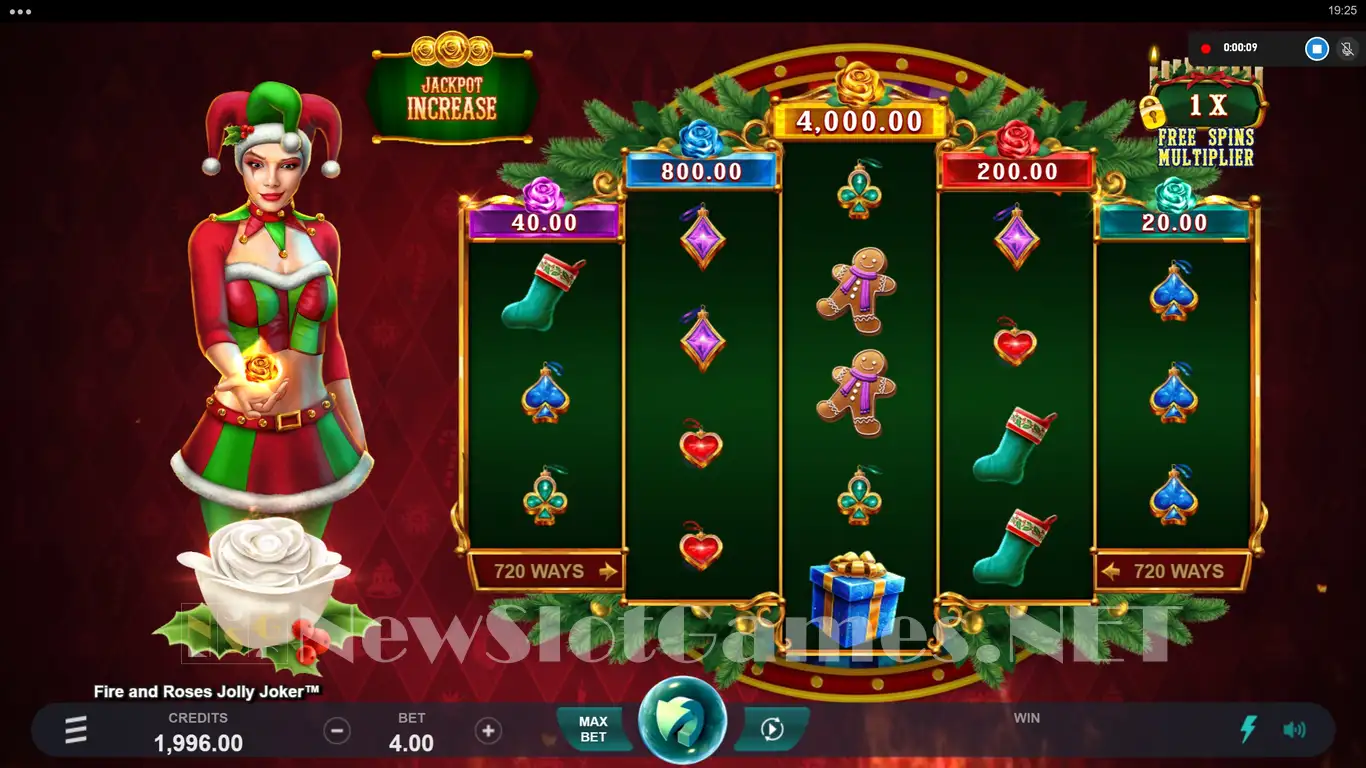Open the hamburger menu
1366x768 pixels.
tap(76, 731)
